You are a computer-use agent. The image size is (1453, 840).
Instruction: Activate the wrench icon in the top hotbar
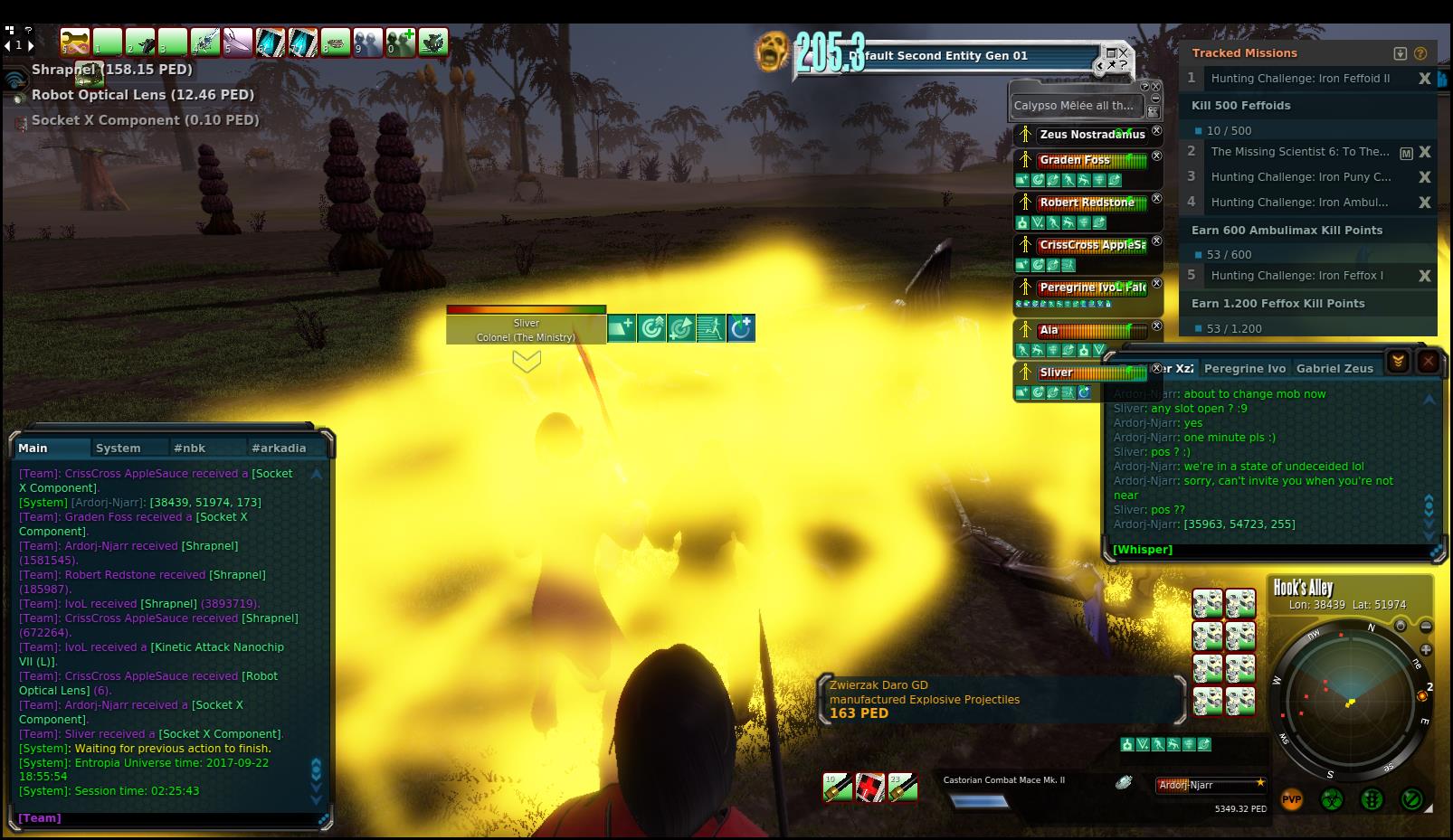pos(75,42)
